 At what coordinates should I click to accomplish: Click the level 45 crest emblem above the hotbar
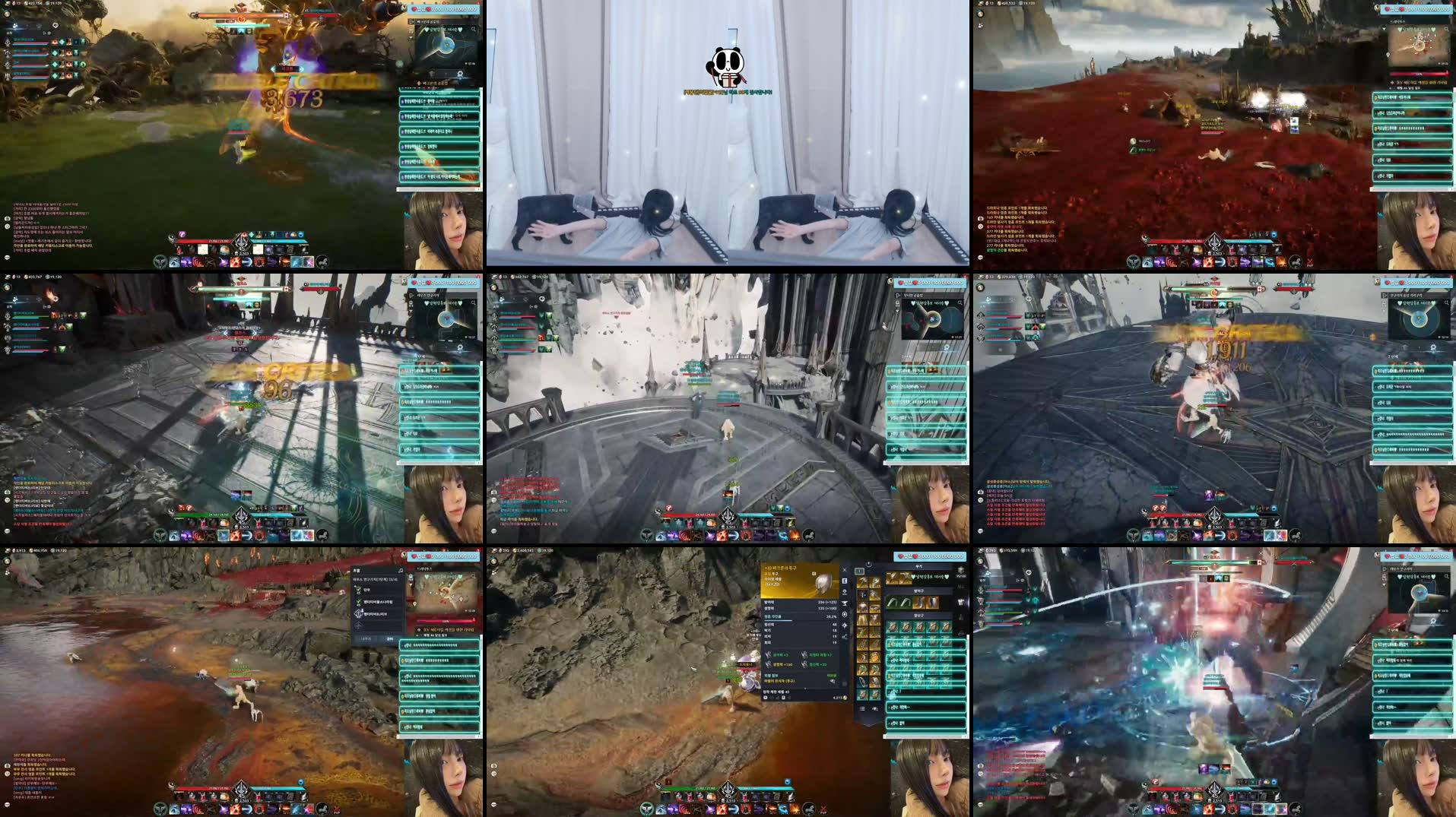[x=728, y=790]
